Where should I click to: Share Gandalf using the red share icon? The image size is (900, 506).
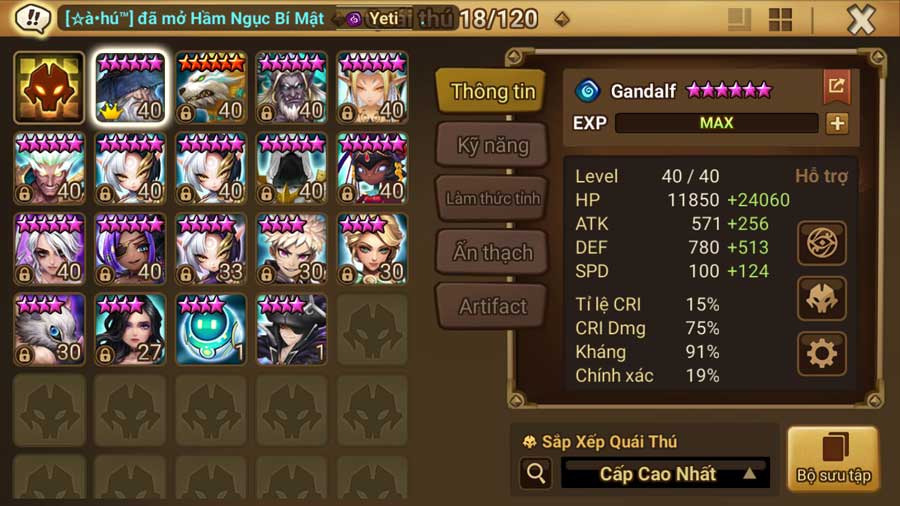pyautogui.click(x=836, y=87)
